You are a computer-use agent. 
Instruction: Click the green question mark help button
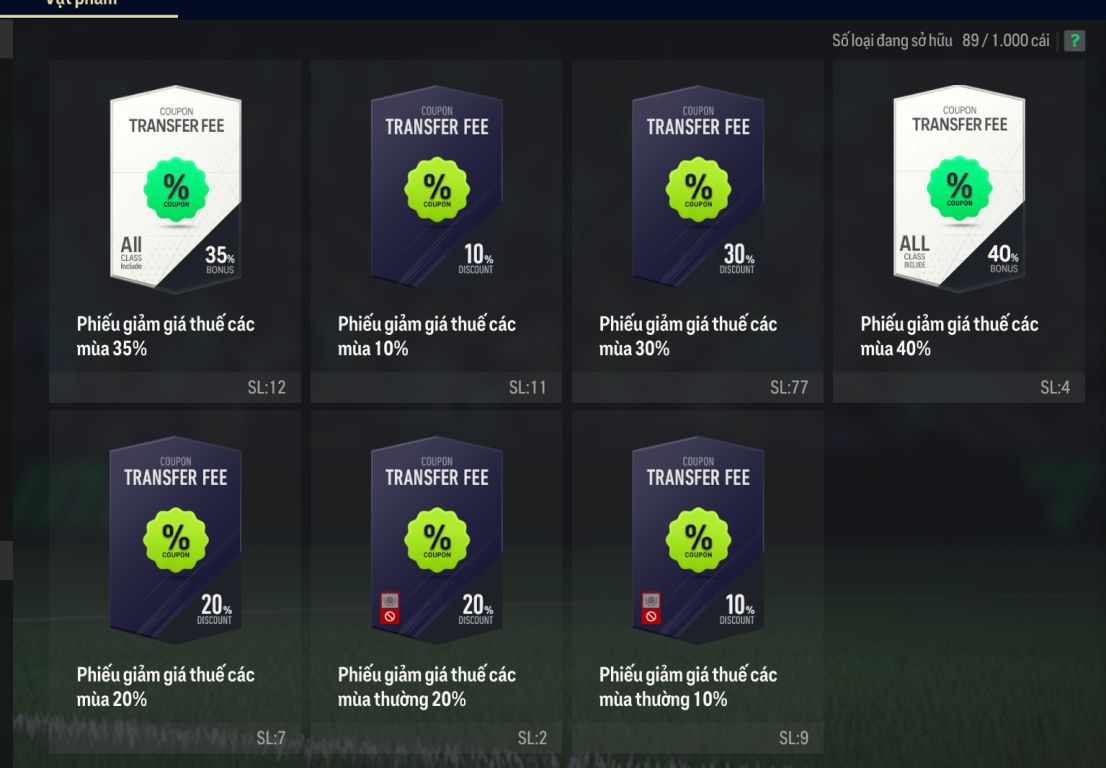click(x=1074, y=41)
